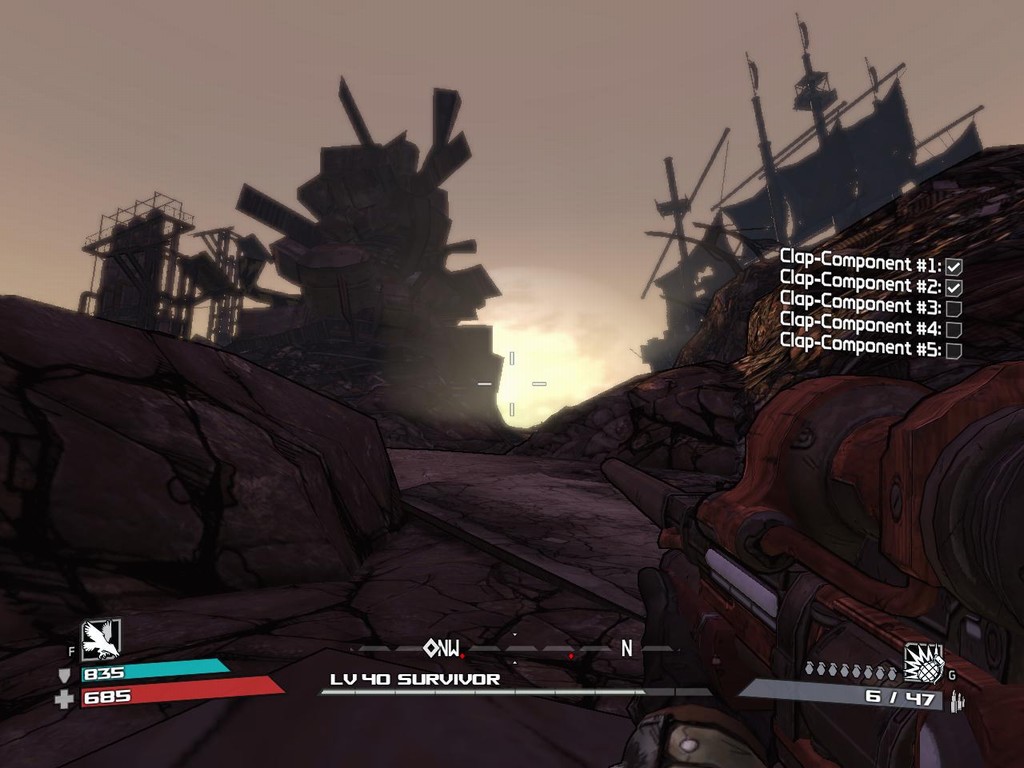Image resolution: width=1024 pixels, height=768 pixels.
Task: Select the grenade icon beside the ammo
Action: pyautogui.click(x=924, y=662)
